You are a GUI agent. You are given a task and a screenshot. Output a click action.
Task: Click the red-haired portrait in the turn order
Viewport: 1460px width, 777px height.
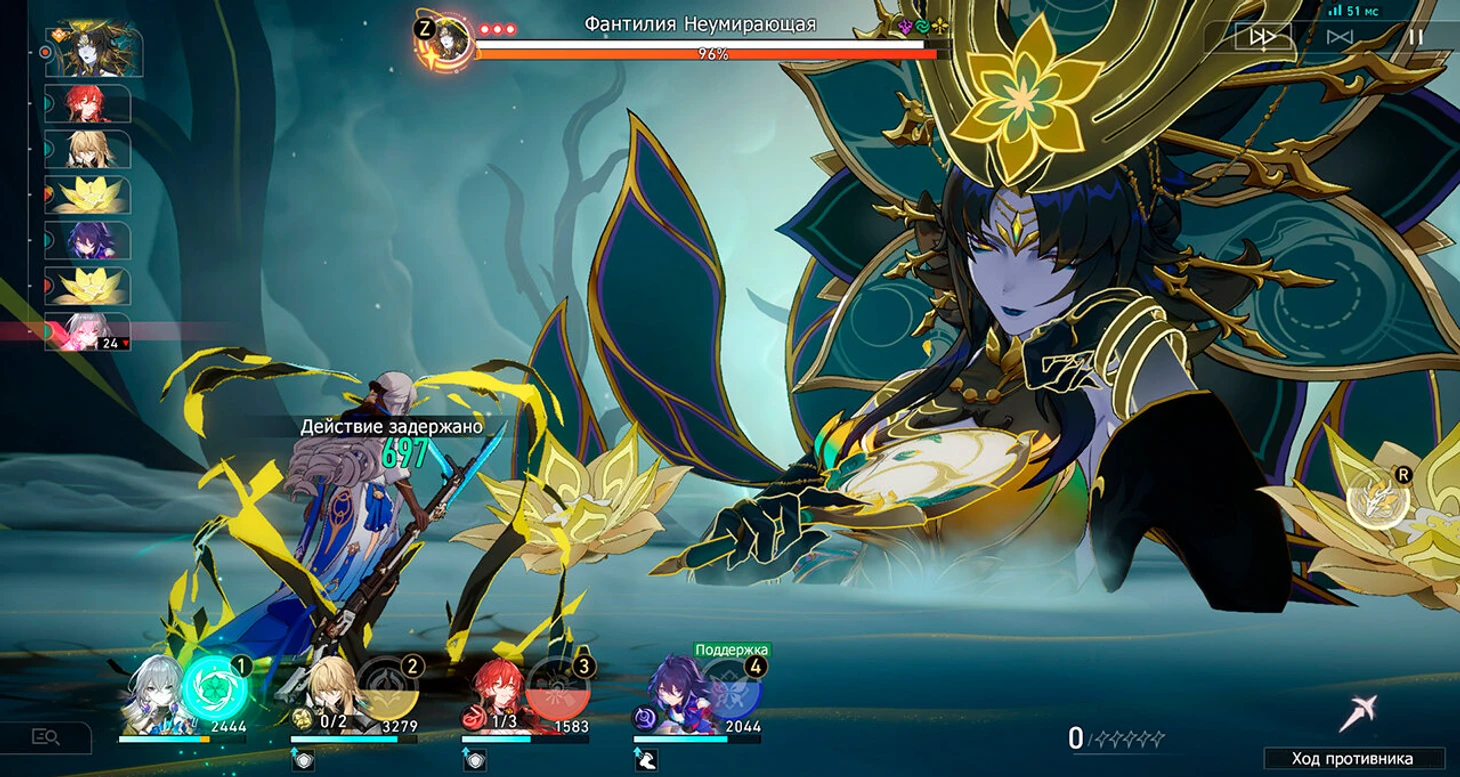click(x=88, y=103)
